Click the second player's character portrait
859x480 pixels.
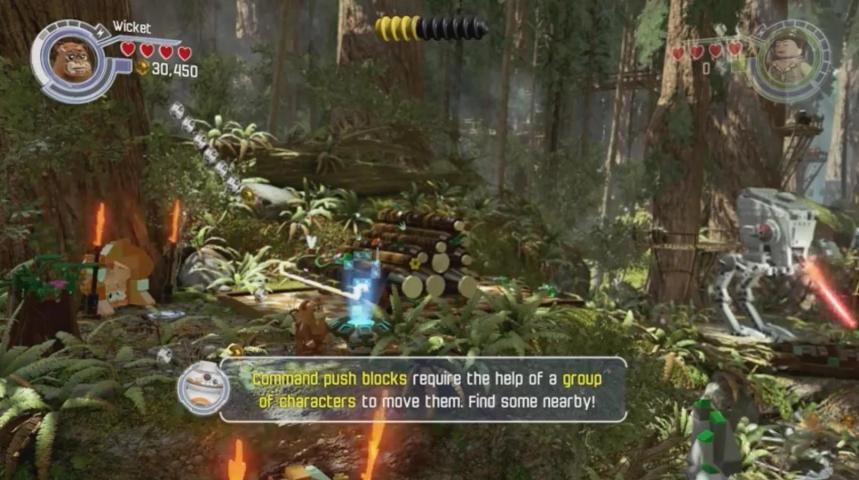pos(790,60)
